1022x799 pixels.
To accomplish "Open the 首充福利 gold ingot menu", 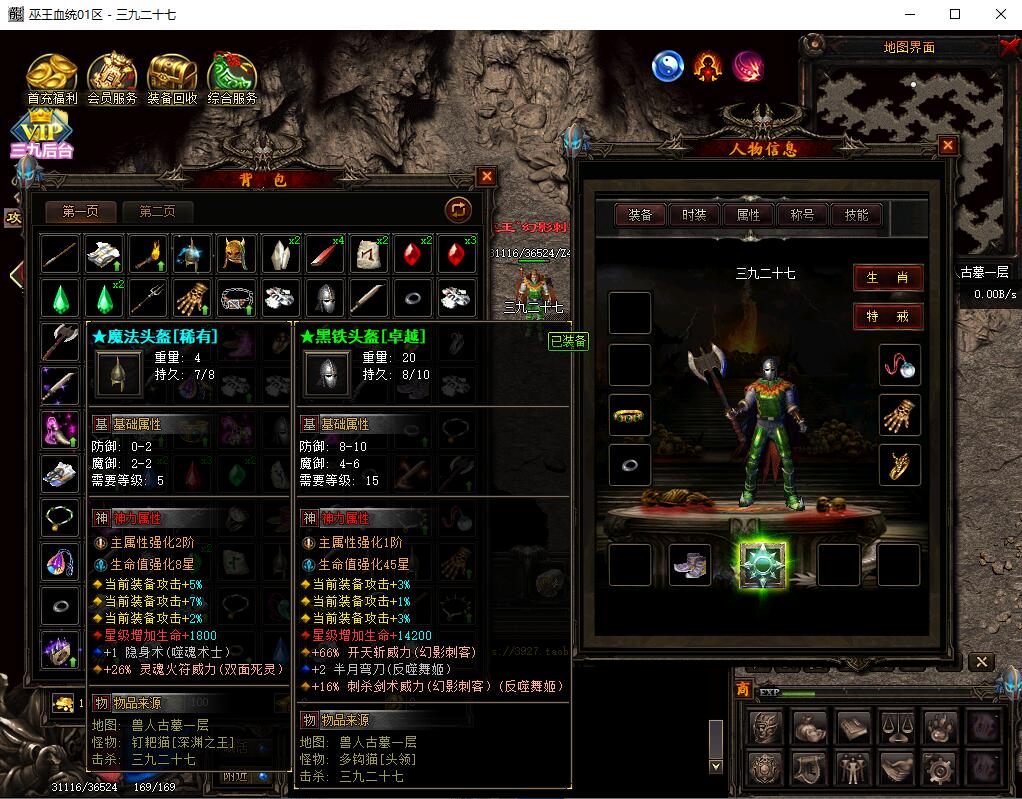I will pyautogui.click(x=52, y=77).
